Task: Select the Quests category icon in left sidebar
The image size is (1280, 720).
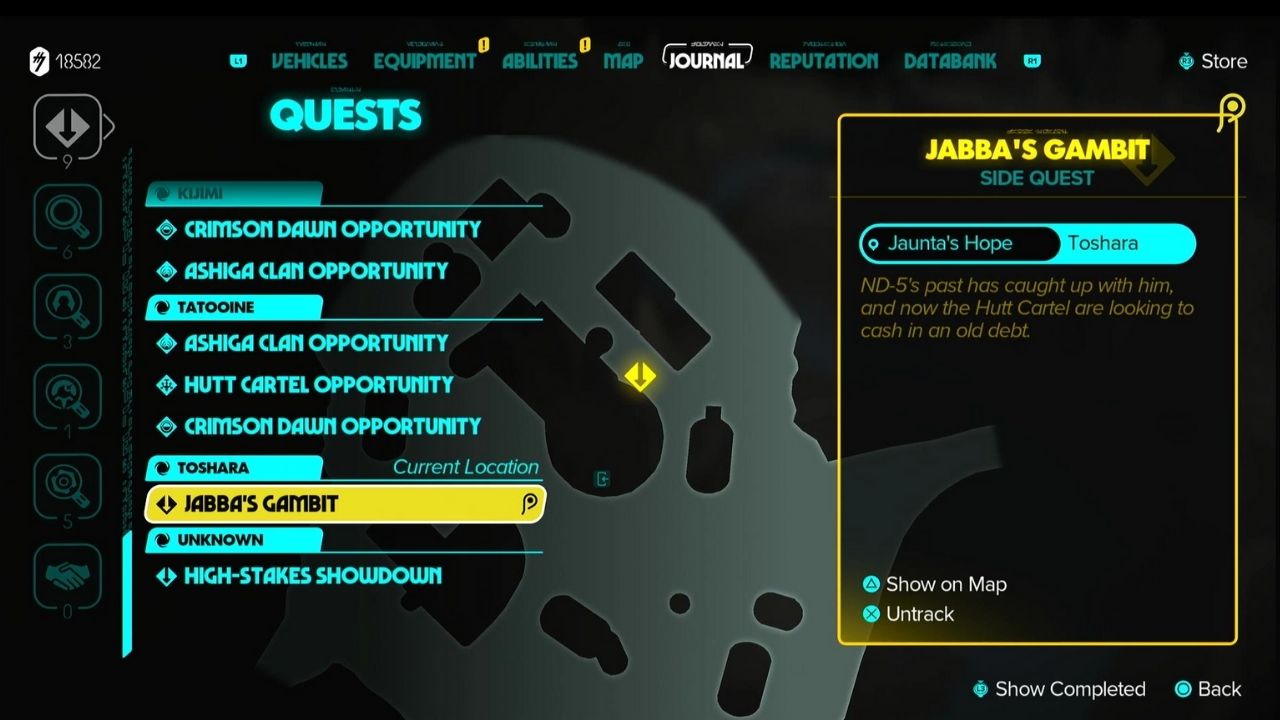Action: [x=68, y=128]
